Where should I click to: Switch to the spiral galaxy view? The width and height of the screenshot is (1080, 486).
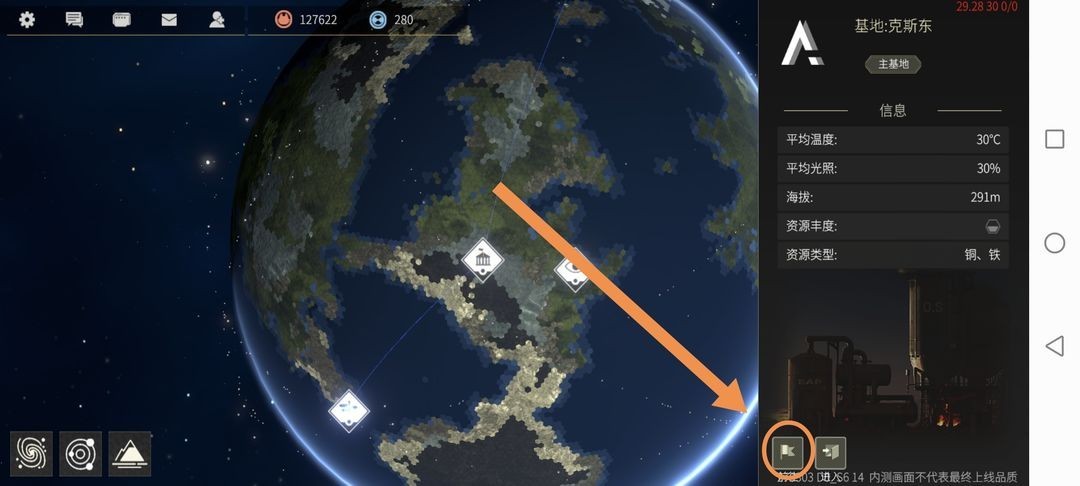pos(31,453)
